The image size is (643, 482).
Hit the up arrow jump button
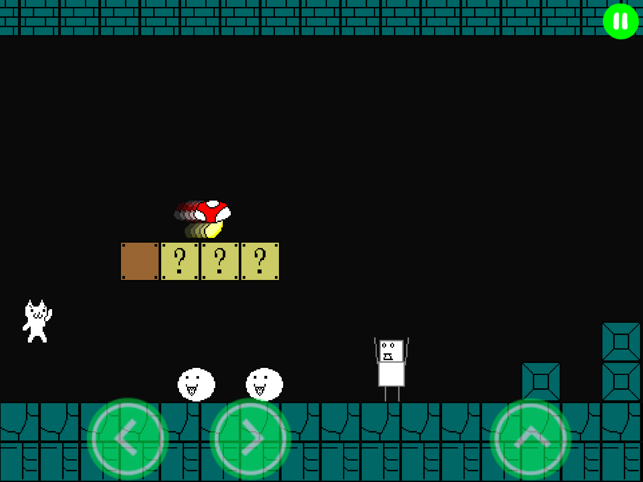coord(531,439)
